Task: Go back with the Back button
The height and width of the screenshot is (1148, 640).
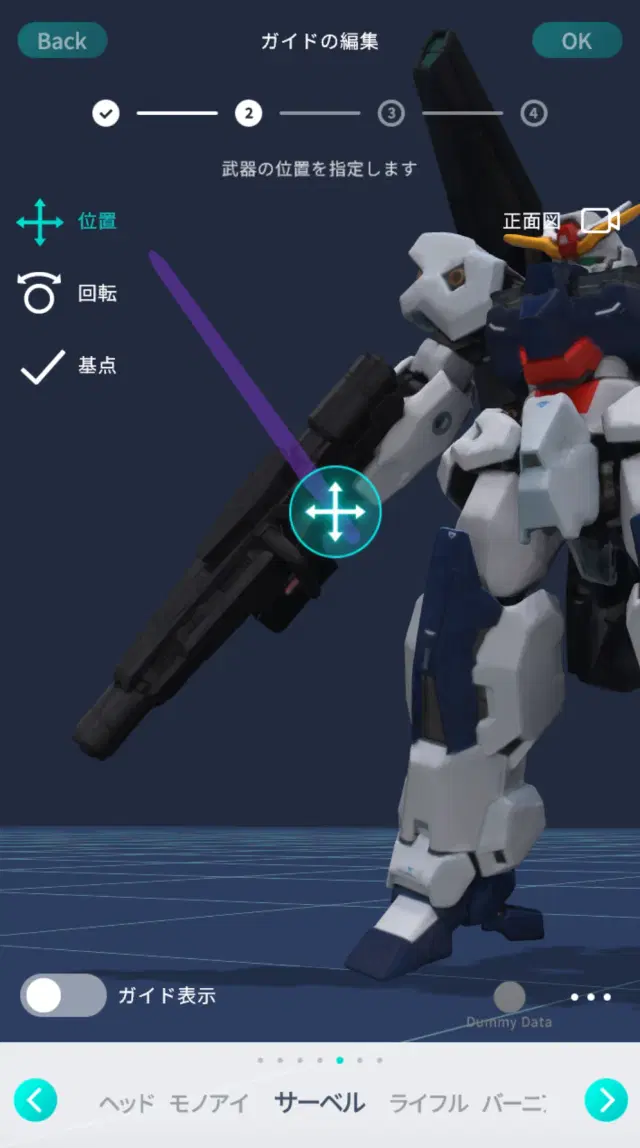Action: point(62,41)
